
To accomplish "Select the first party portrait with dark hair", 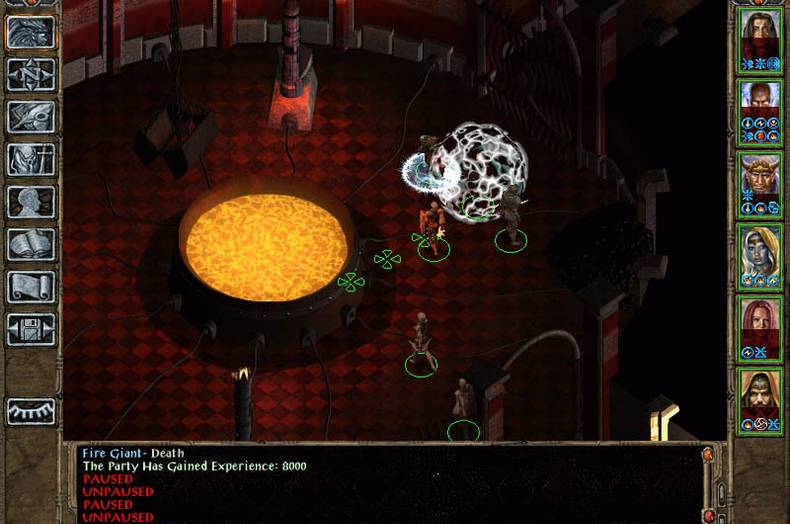I will (759, 34).
